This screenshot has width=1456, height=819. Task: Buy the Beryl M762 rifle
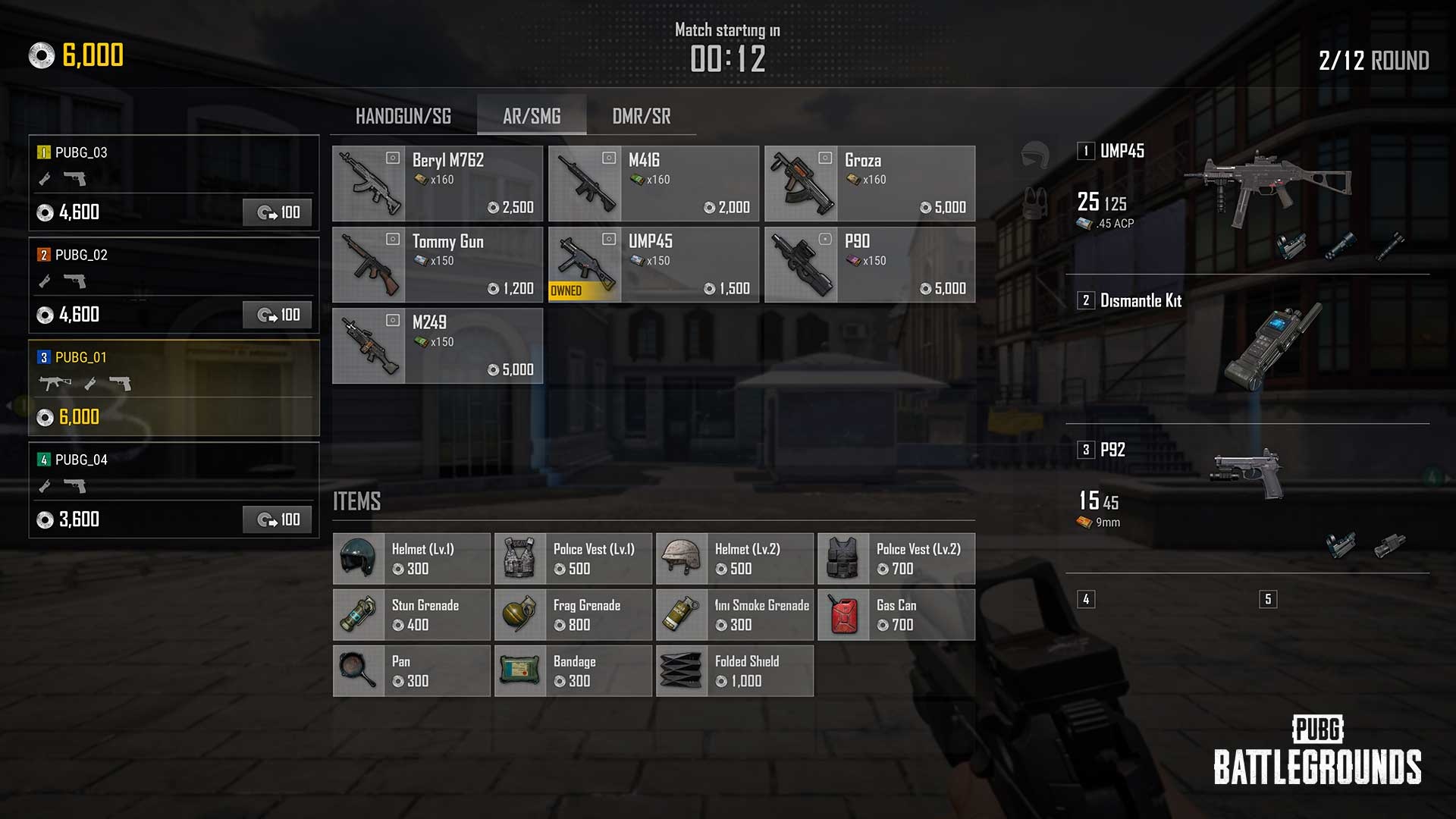coord(438,184)
